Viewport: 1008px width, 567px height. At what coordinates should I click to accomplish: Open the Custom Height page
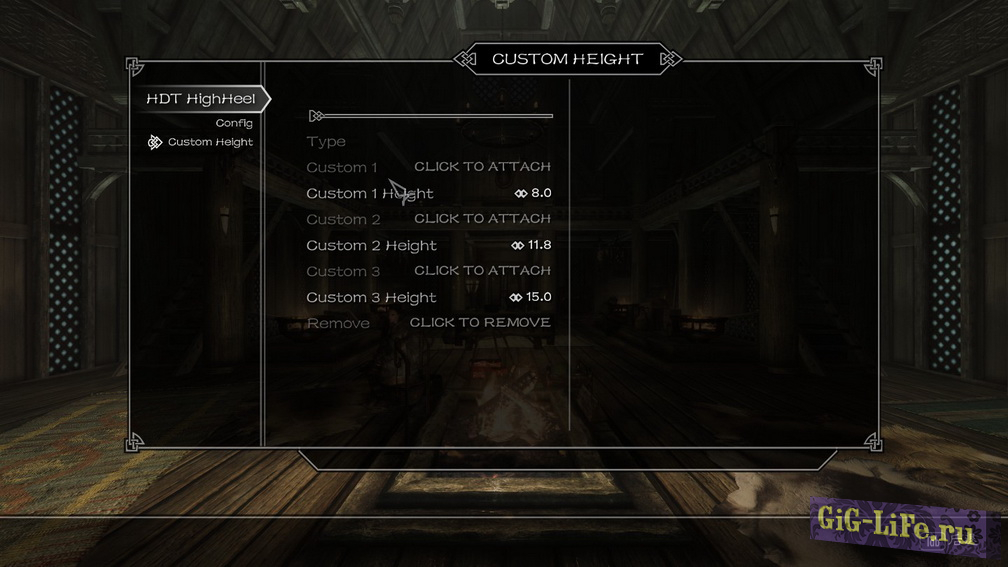tap(210, 142)
